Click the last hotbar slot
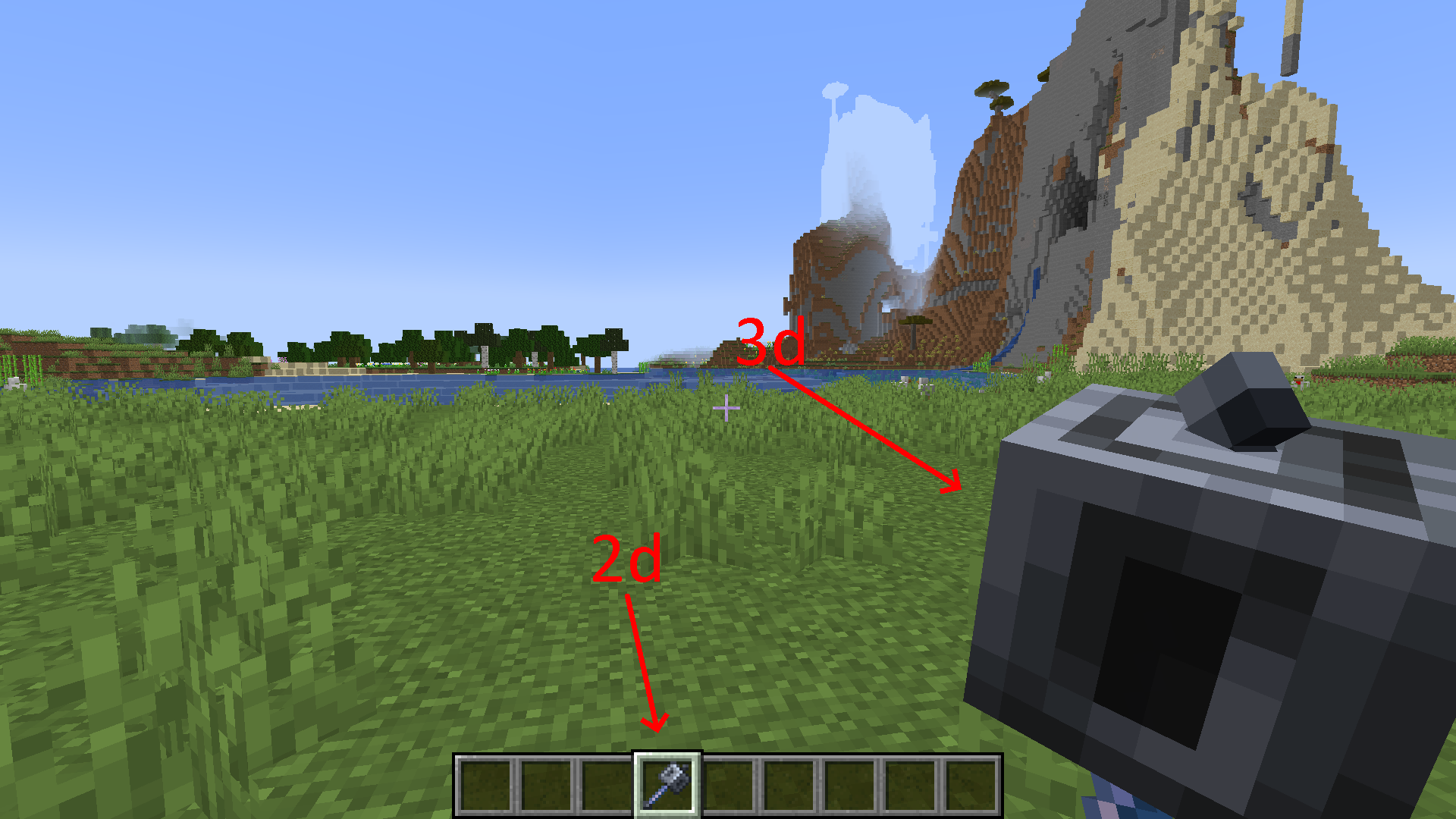This screenshot has width=1456, height=819. [x=972, y=783]
